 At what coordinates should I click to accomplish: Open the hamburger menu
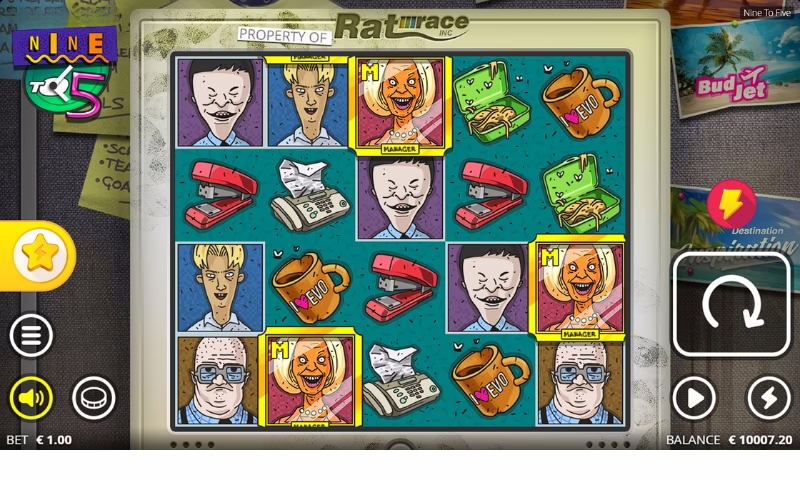tap(31, 336)
